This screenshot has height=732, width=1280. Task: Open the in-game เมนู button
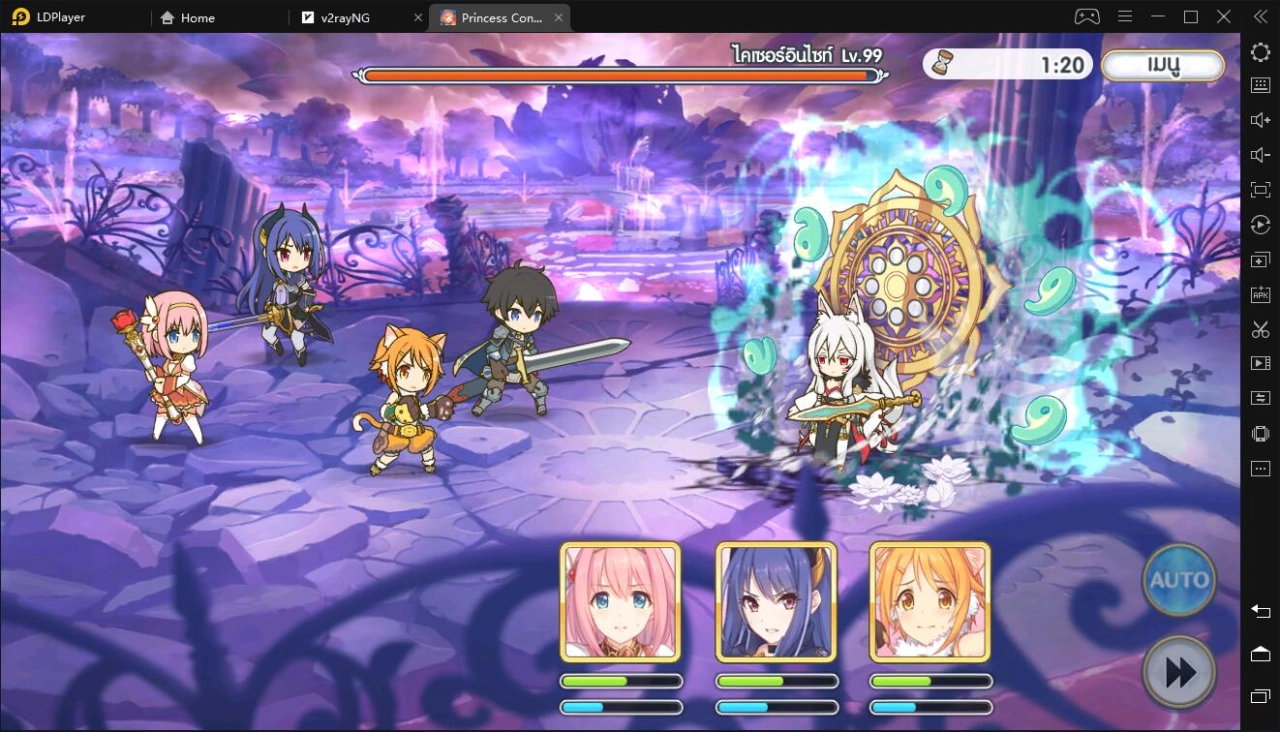(x=1162, y=65)
